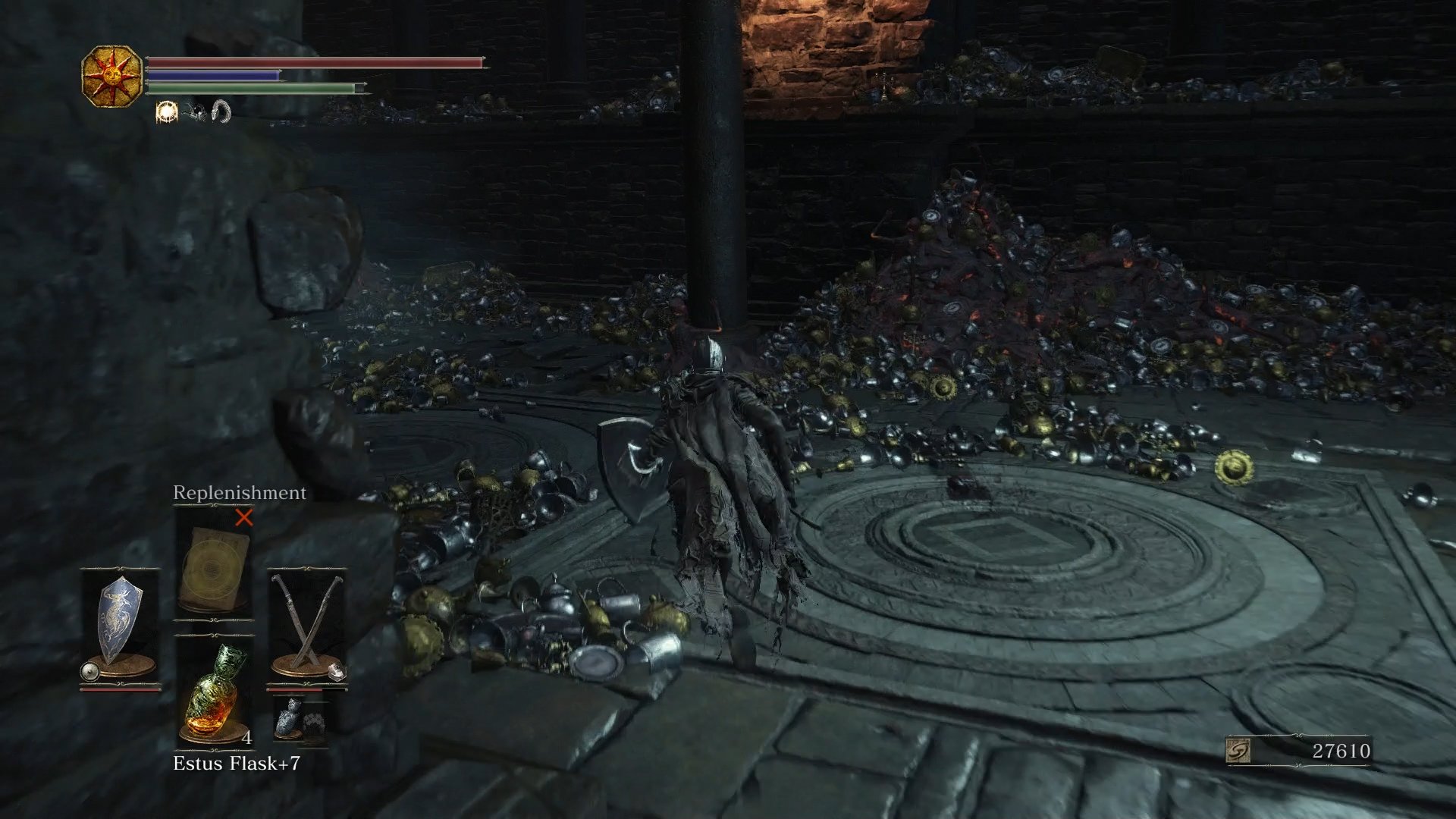The height and width of the screenshot is (819, 1456).
Task: Click the equipped Lothric Knight Shield slot
Action: (118, 617)
